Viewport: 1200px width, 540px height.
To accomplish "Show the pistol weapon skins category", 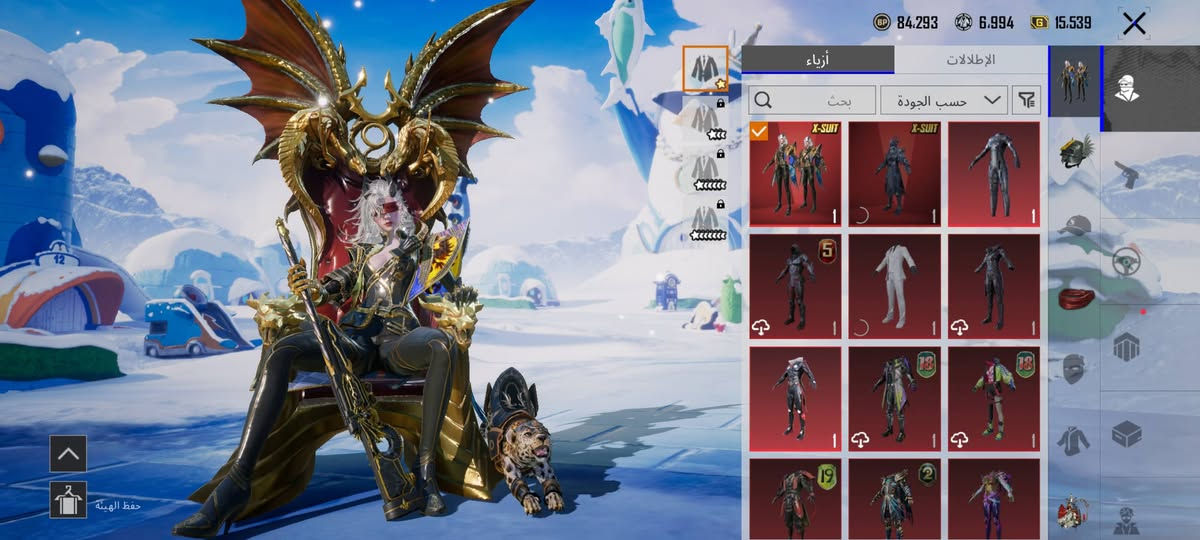I will (x=1127, y=175).
